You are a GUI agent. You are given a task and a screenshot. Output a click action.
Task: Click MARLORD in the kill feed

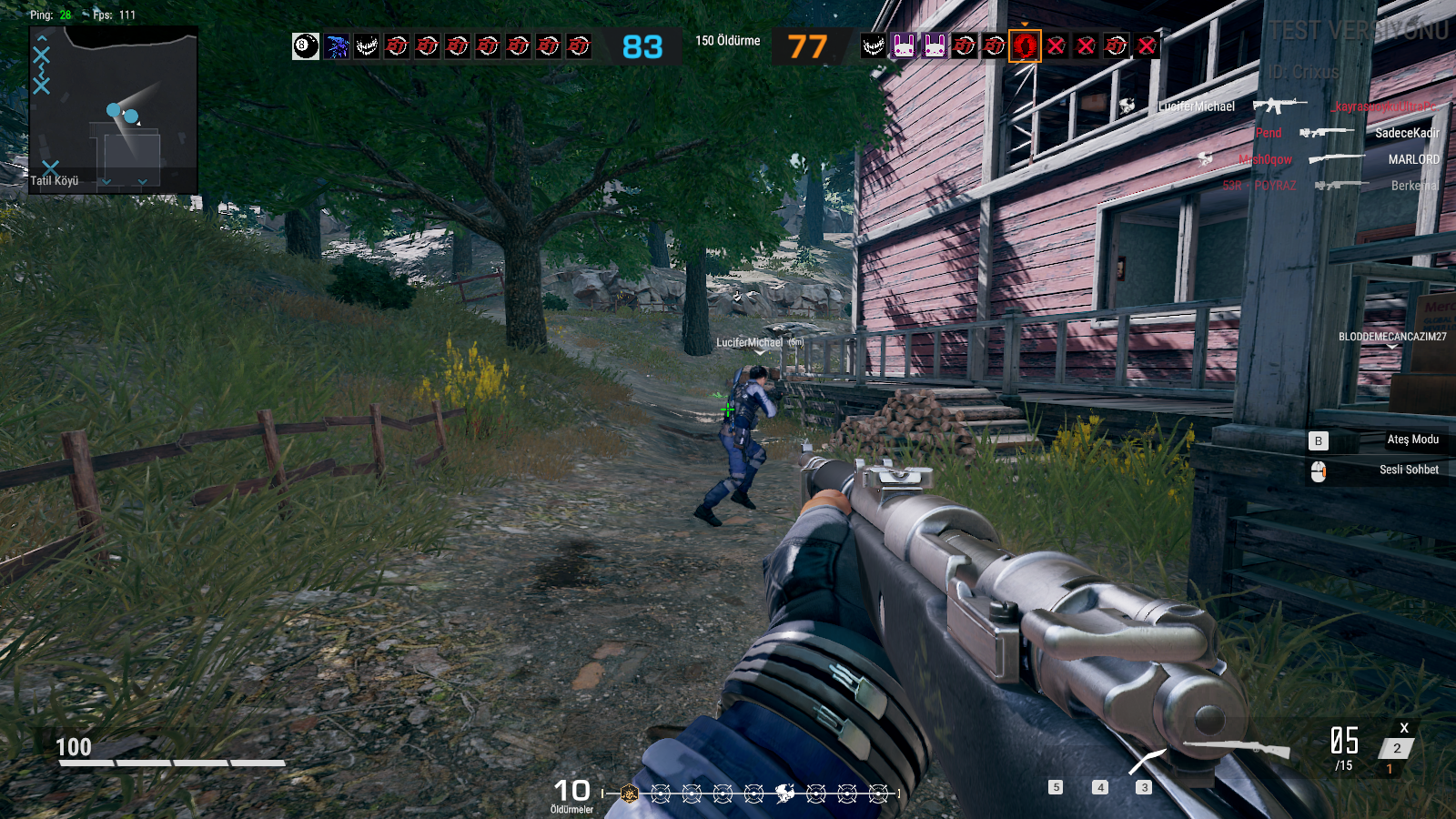(x=1413, y=159)
